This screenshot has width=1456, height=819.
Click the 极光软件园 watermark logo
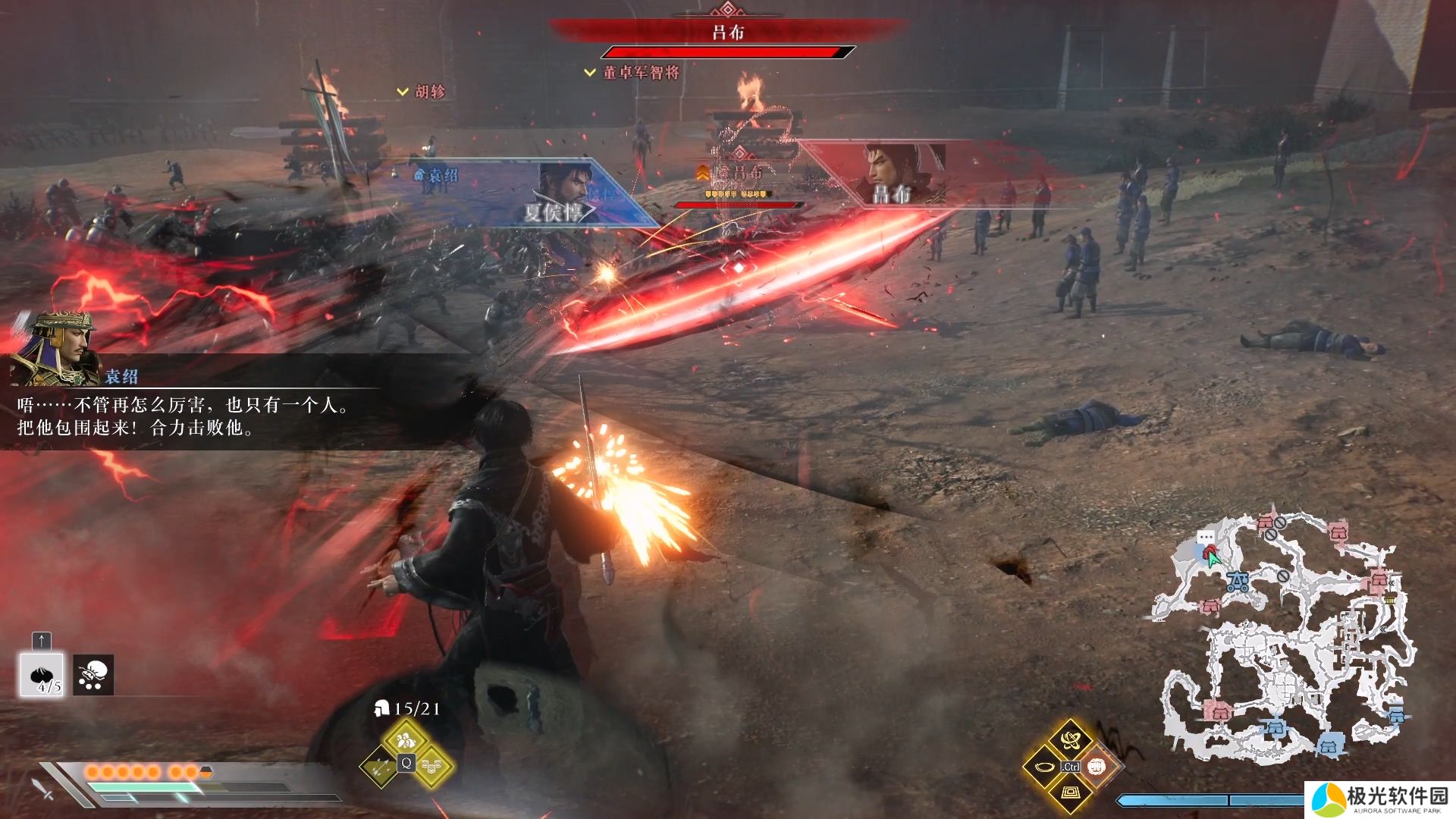(x=1380, y=800)
